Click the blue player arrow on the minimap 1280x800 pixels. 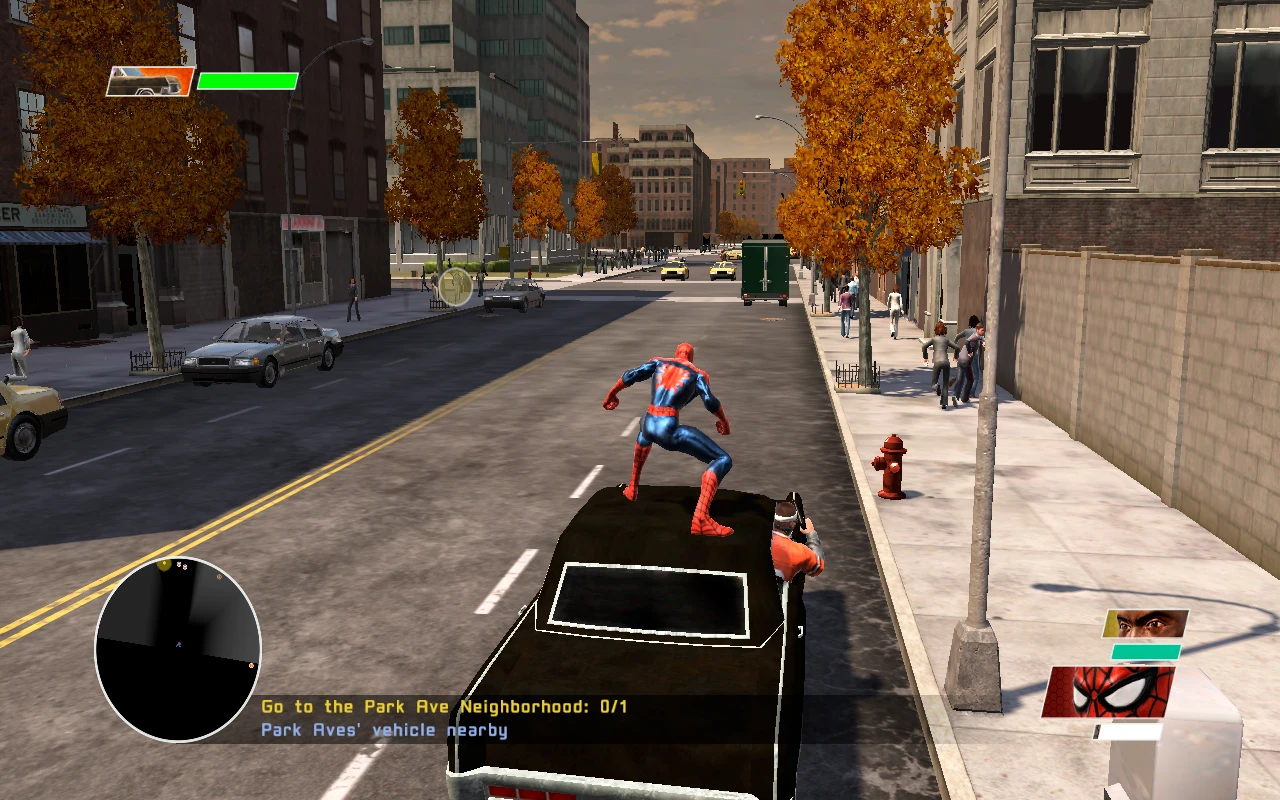(x=178, y=645)
